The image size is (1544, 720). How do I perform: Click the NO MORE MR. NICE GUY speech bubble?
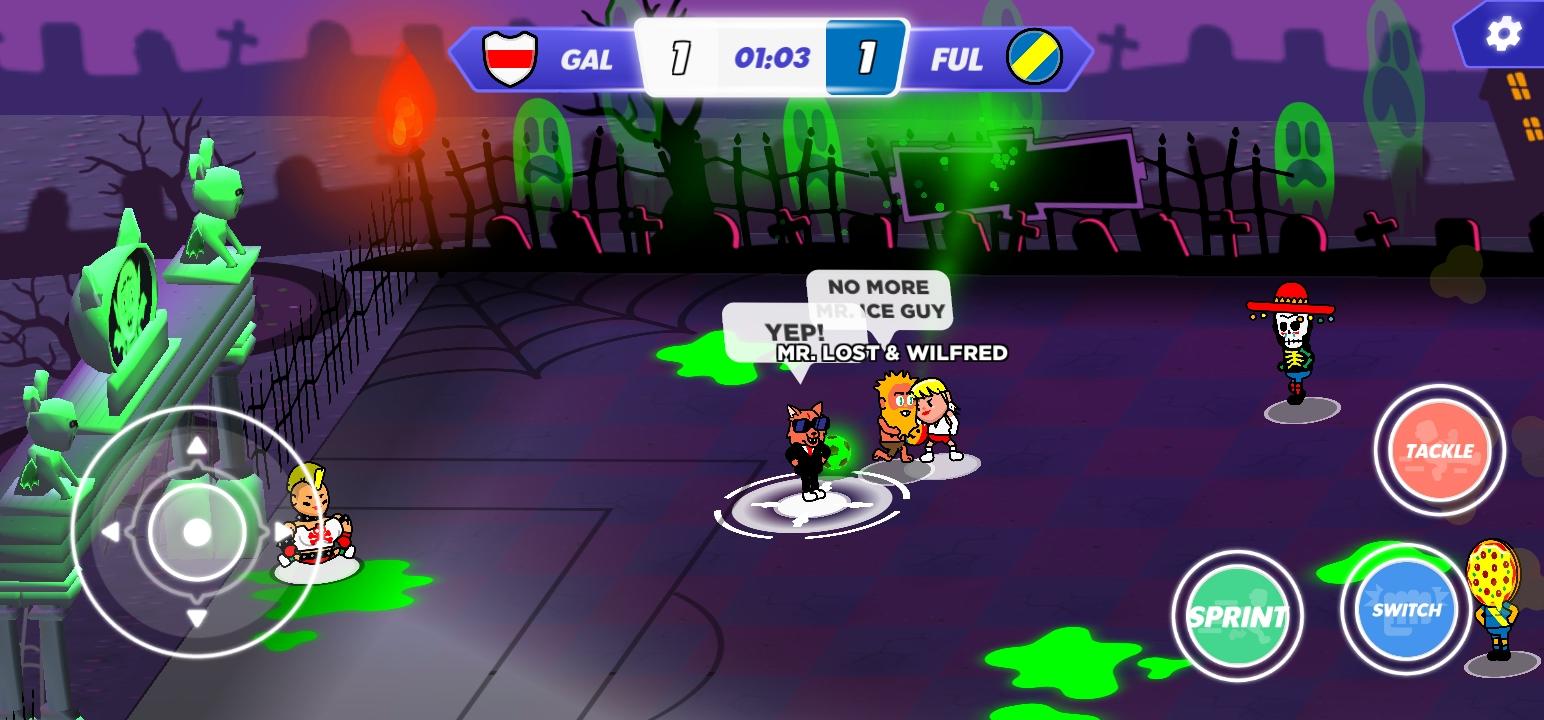click(x=878, y=298)
